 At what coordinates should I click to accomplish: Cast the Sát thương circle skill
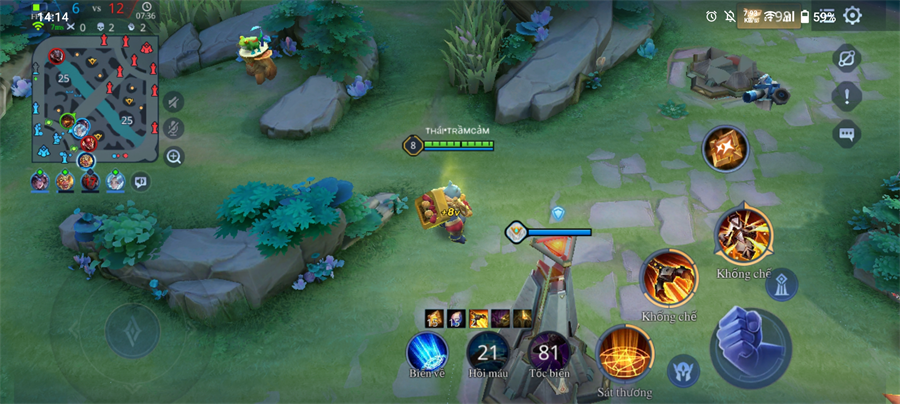click(625, 355)
